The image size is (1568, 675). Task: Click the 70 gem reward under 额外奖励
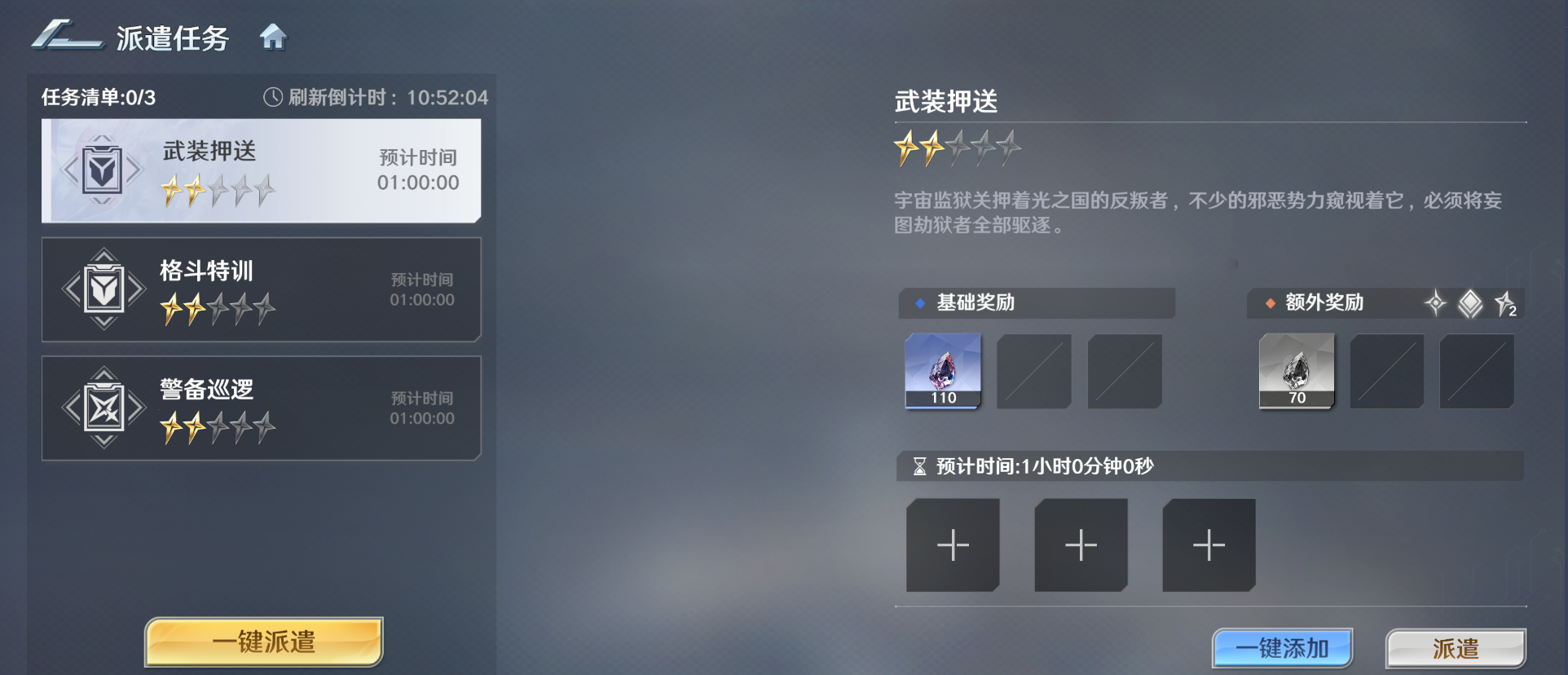tap(1297, 372)
